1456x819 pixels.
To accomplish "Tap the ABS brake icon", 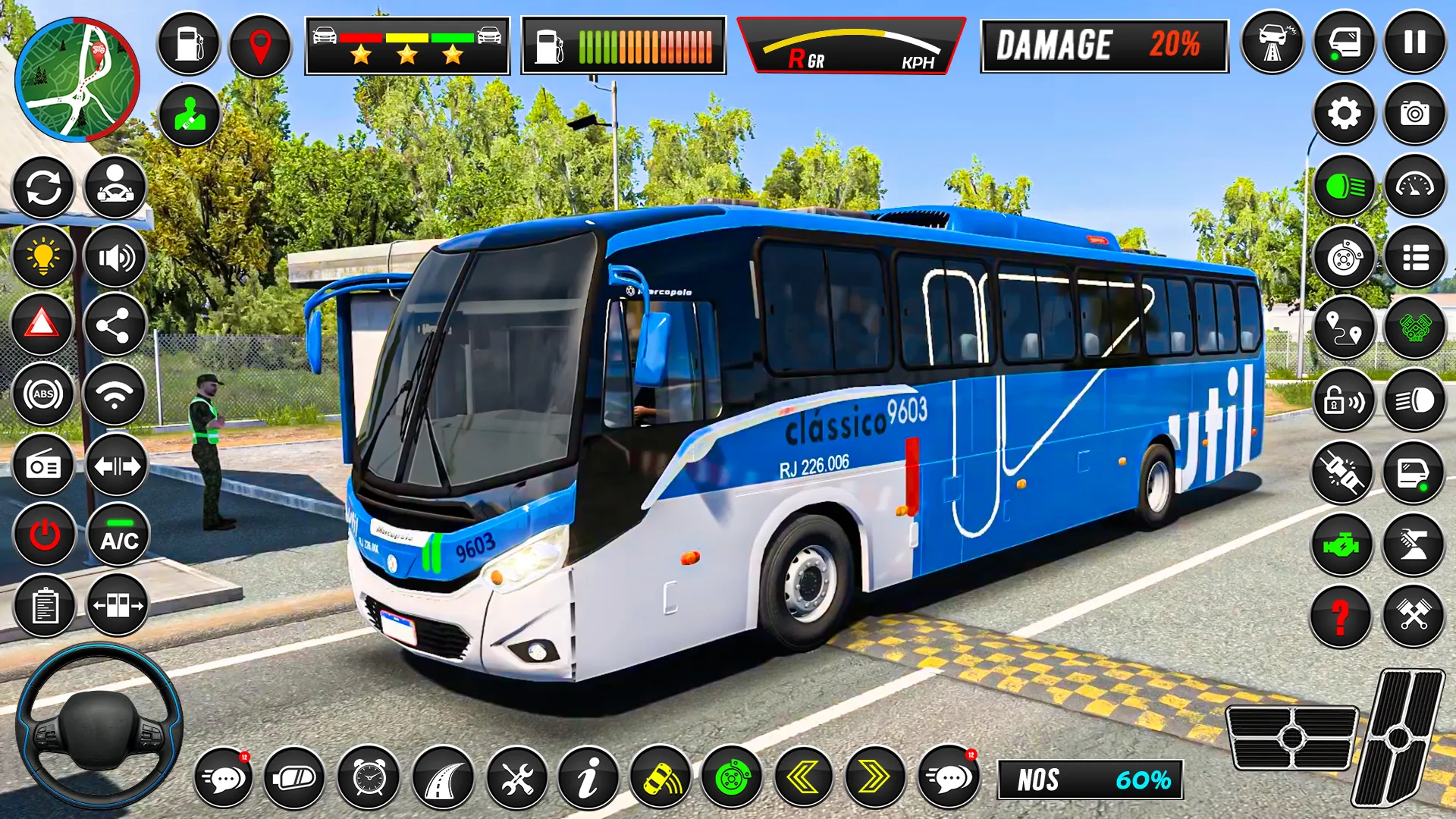I will coord(44,393).
